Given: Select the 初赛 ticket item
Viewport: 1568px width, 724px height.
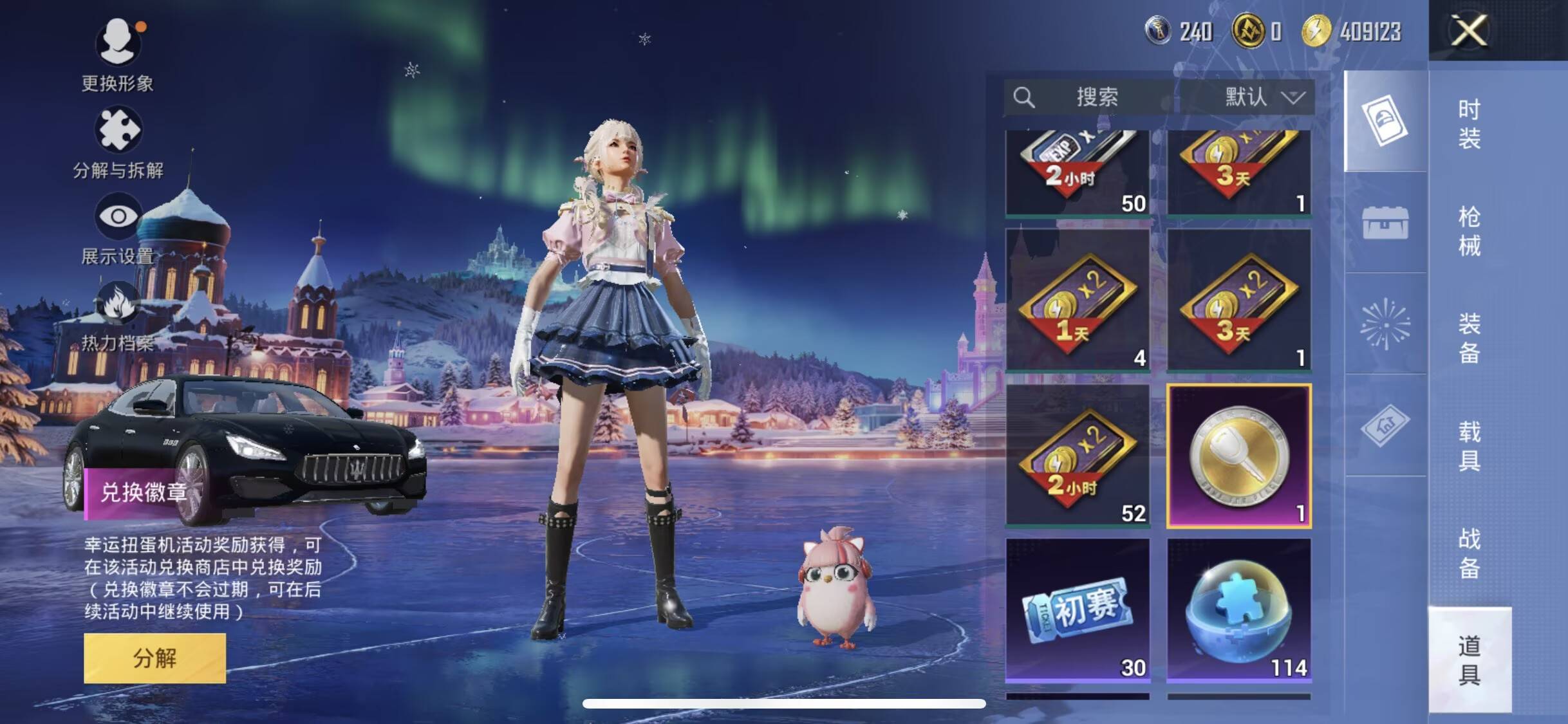Looking at the screenshot, I should 1078,609.
